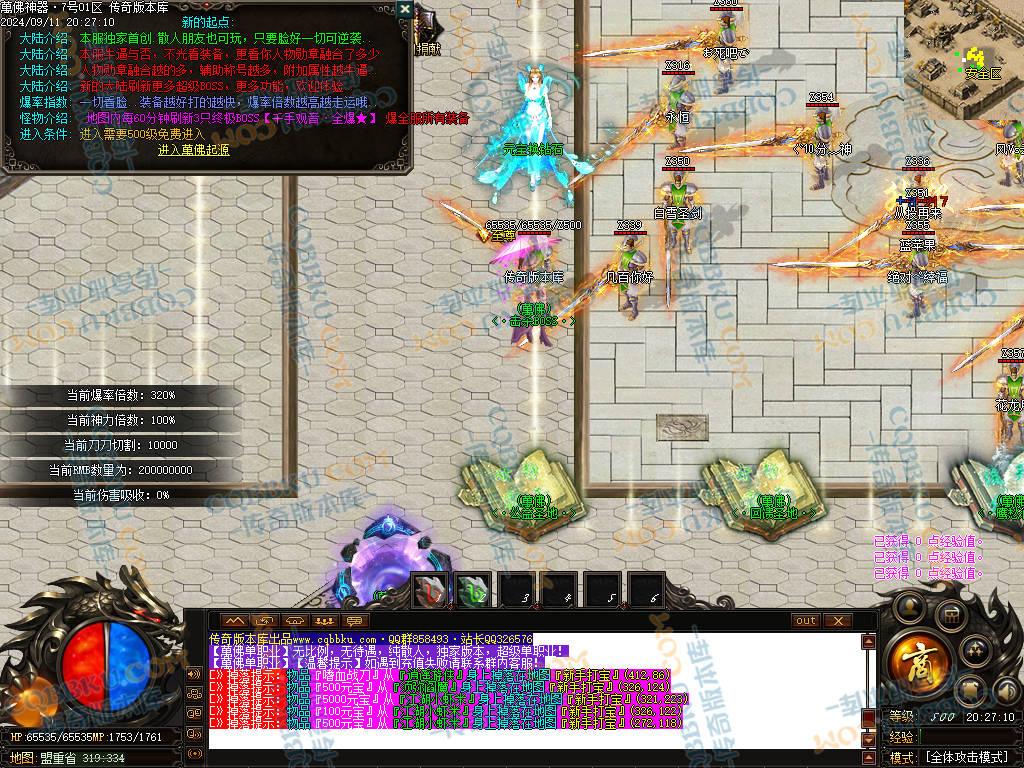Close the chat panel with the X button
This screenshot has width=1024, height=768.
(836, 621)
